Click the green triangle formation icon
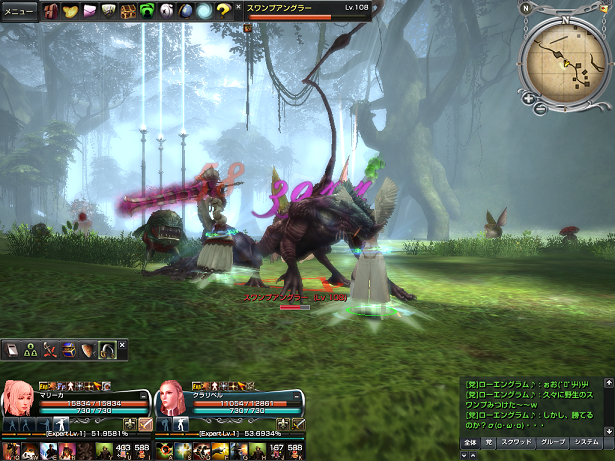Image resolution: width=615 pixels, height=461 pixels. pos(30,350)
